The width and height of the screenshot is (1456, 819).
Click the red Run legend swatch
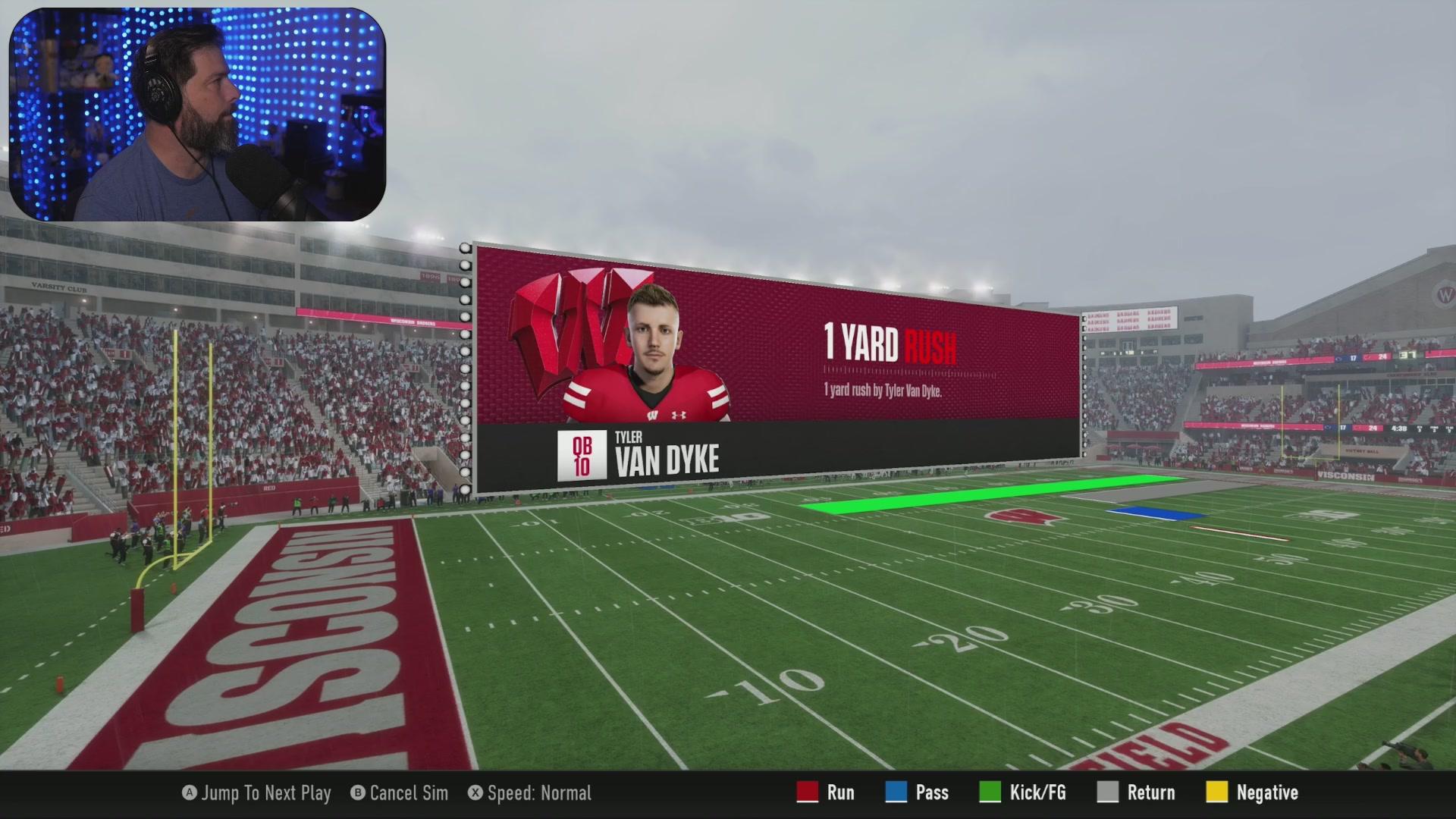point(806,792)
